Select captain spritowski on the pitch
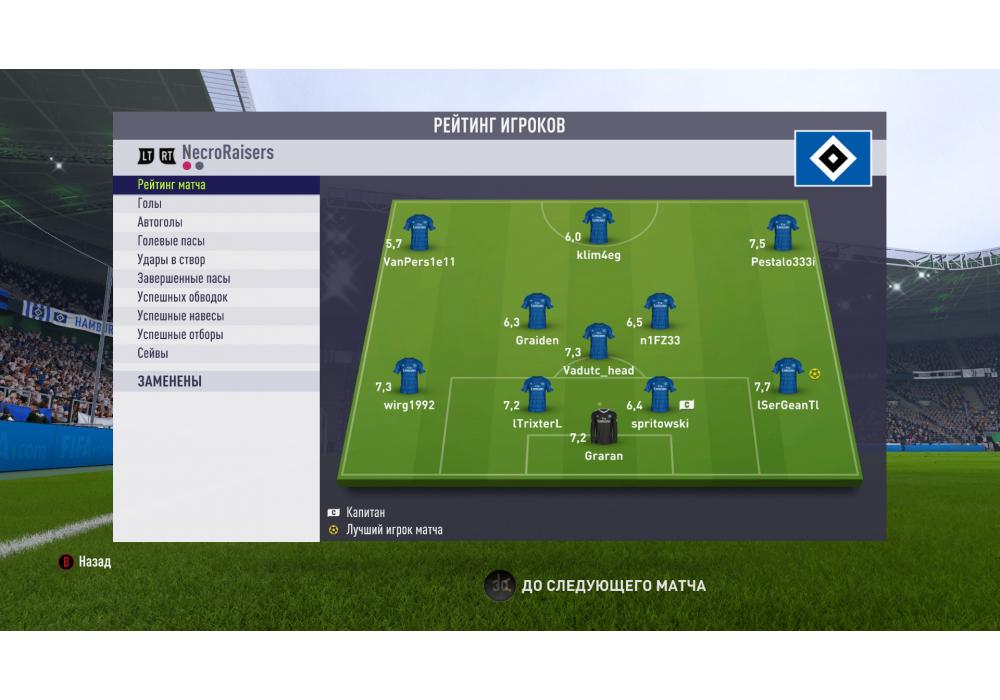This screenshot has height=700, width=1000. tap(659, 395)
